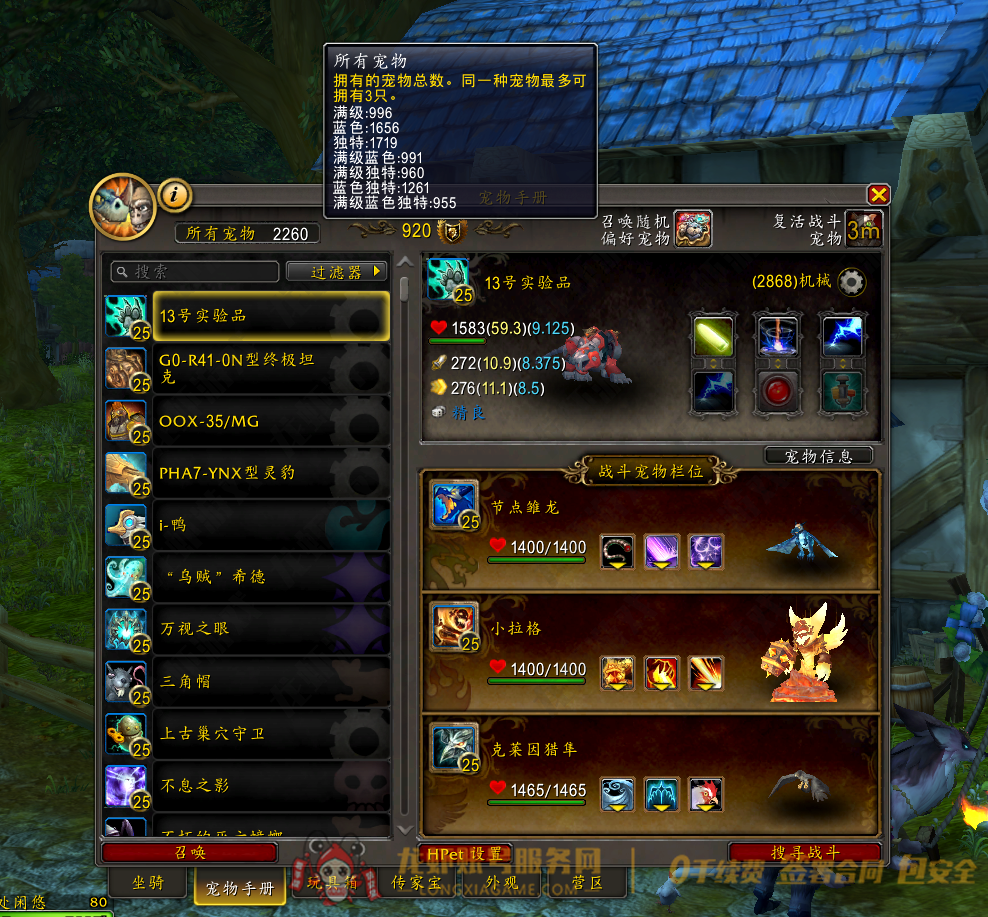Click the 召唤 summon button
This screenshot has height=917, width=988.
[190, 853]
